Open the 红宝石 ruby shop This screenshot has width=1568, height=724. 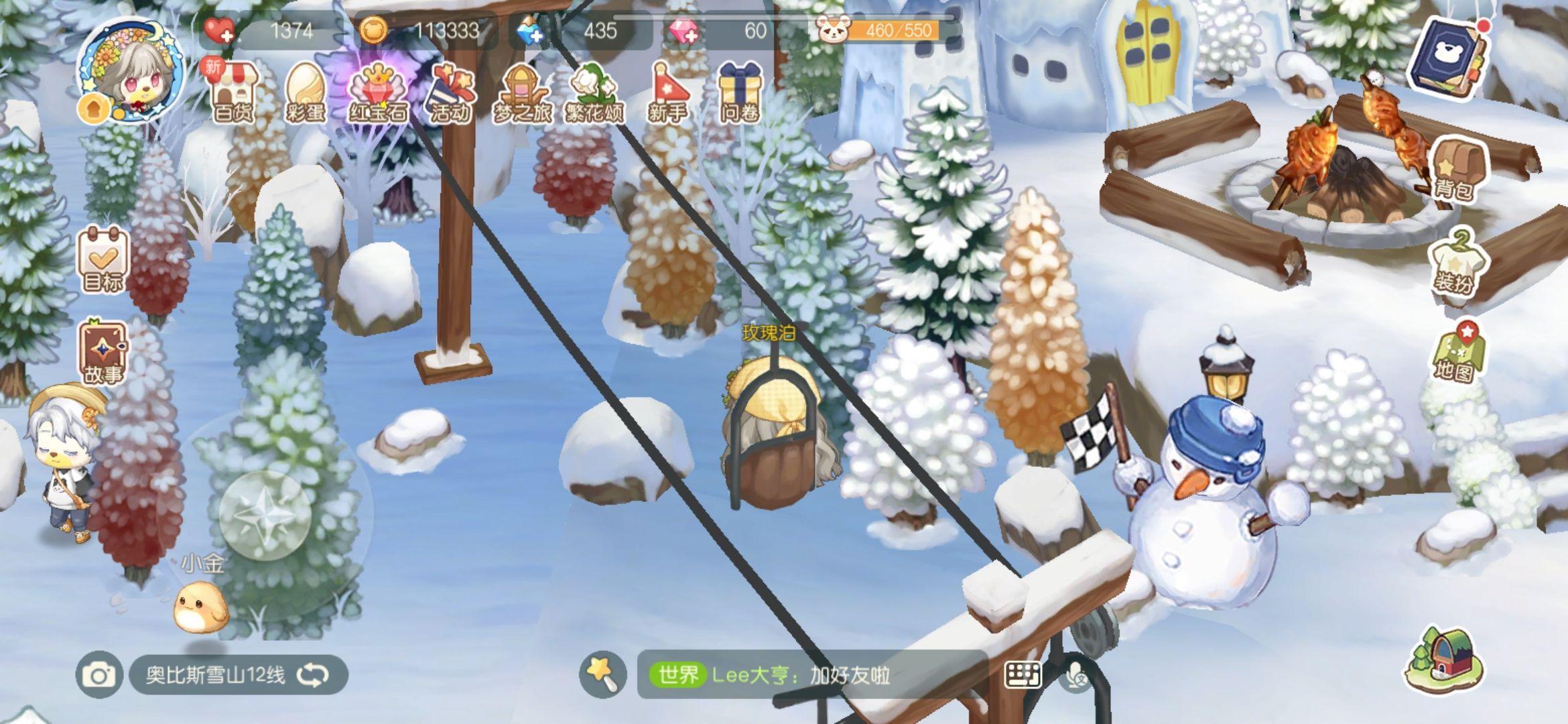[x=378, y=93]
